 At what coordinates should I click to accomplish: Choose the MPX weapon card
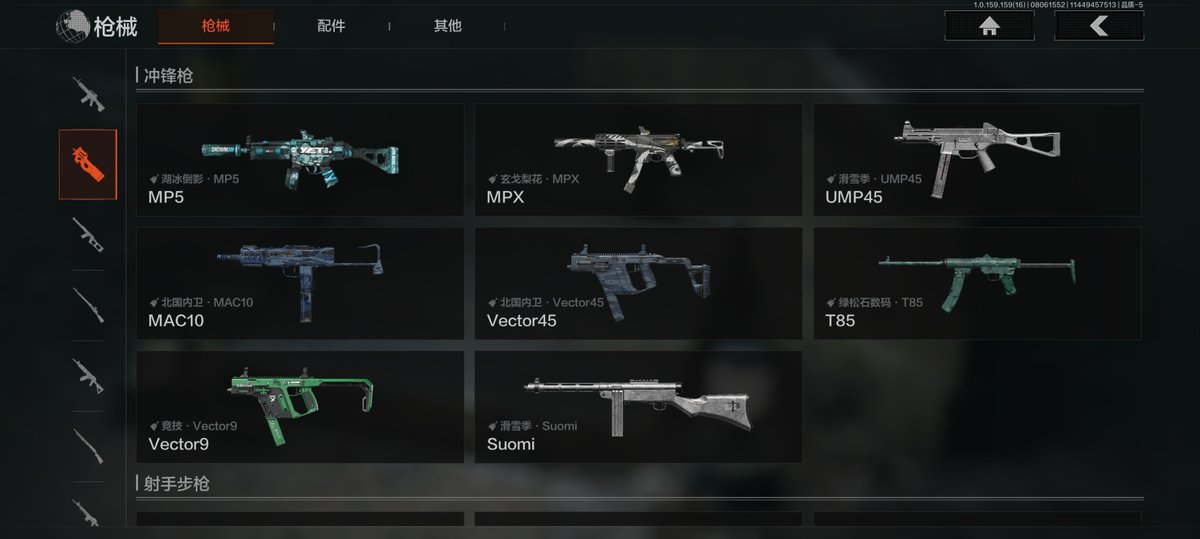point(638,160)
